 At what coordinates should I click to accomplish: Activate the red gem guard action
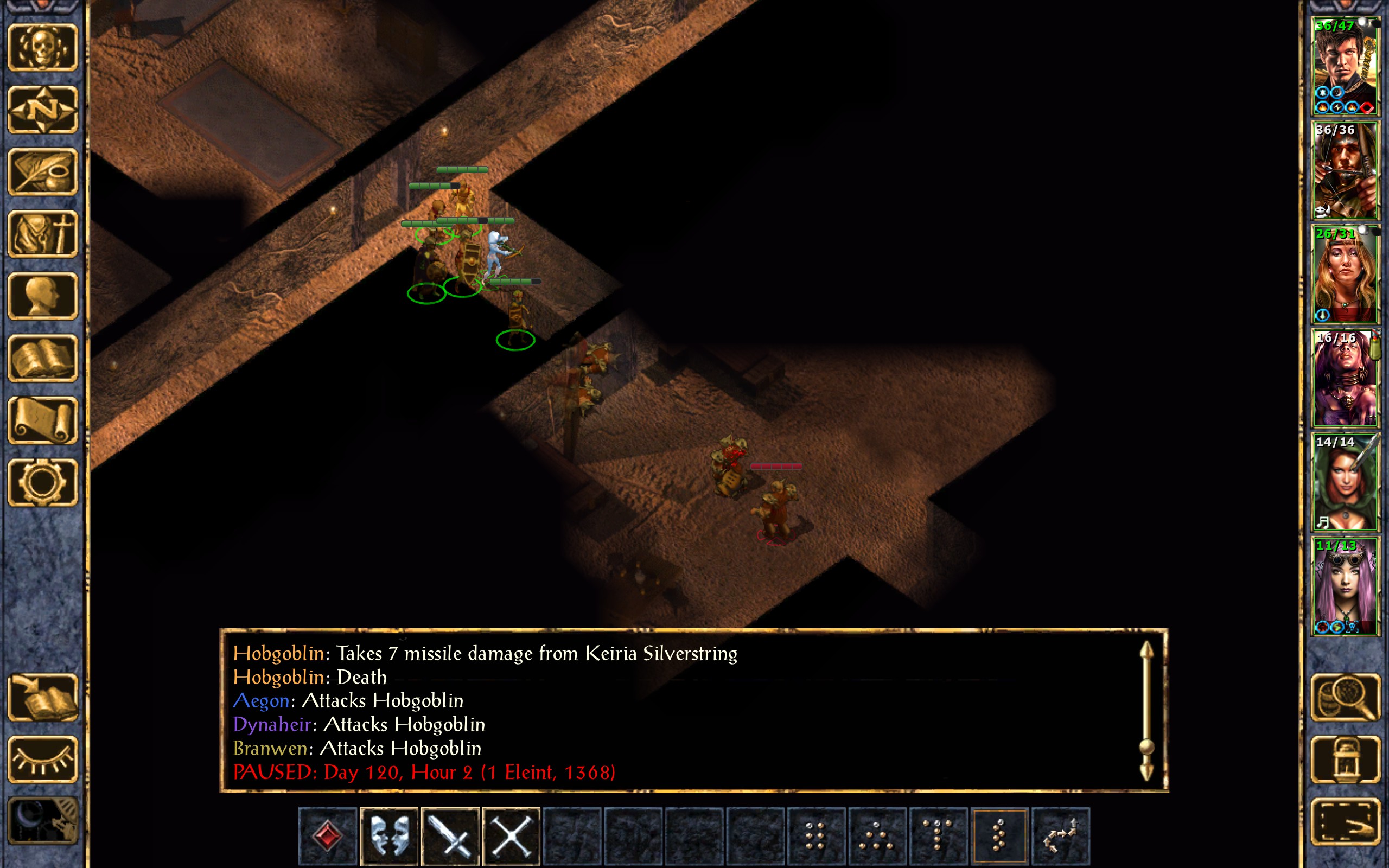pos(328,836)
